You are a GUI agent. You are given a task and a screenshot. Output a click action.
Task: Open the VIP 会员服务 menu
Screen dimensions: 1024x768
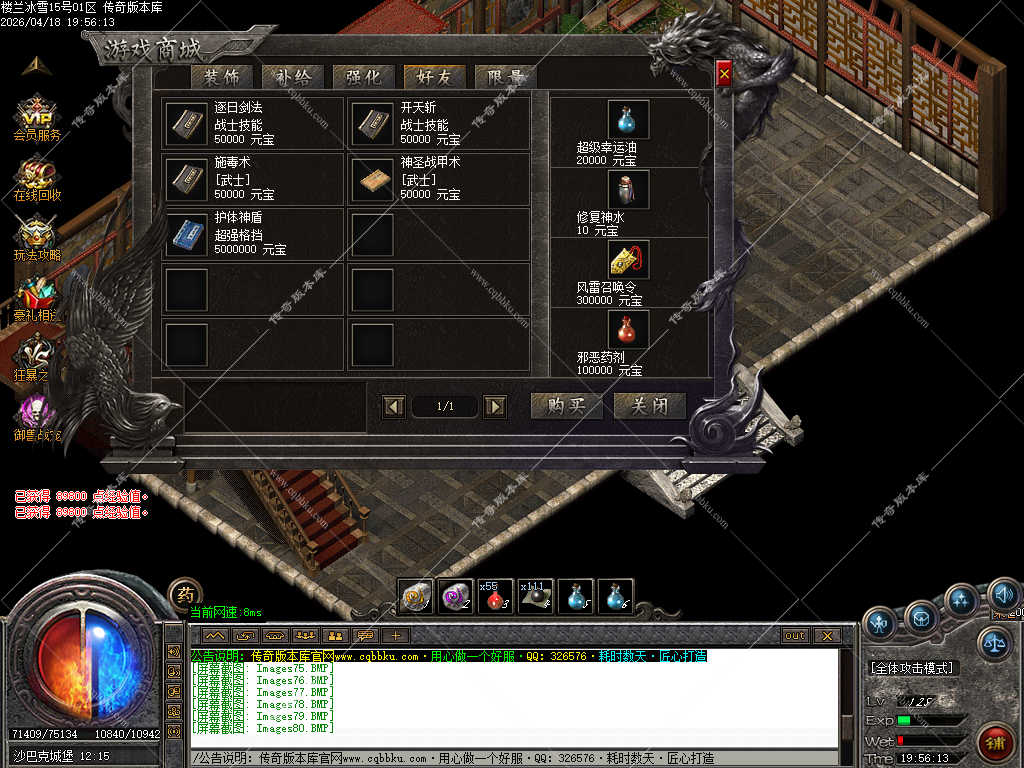pos(37,118)
